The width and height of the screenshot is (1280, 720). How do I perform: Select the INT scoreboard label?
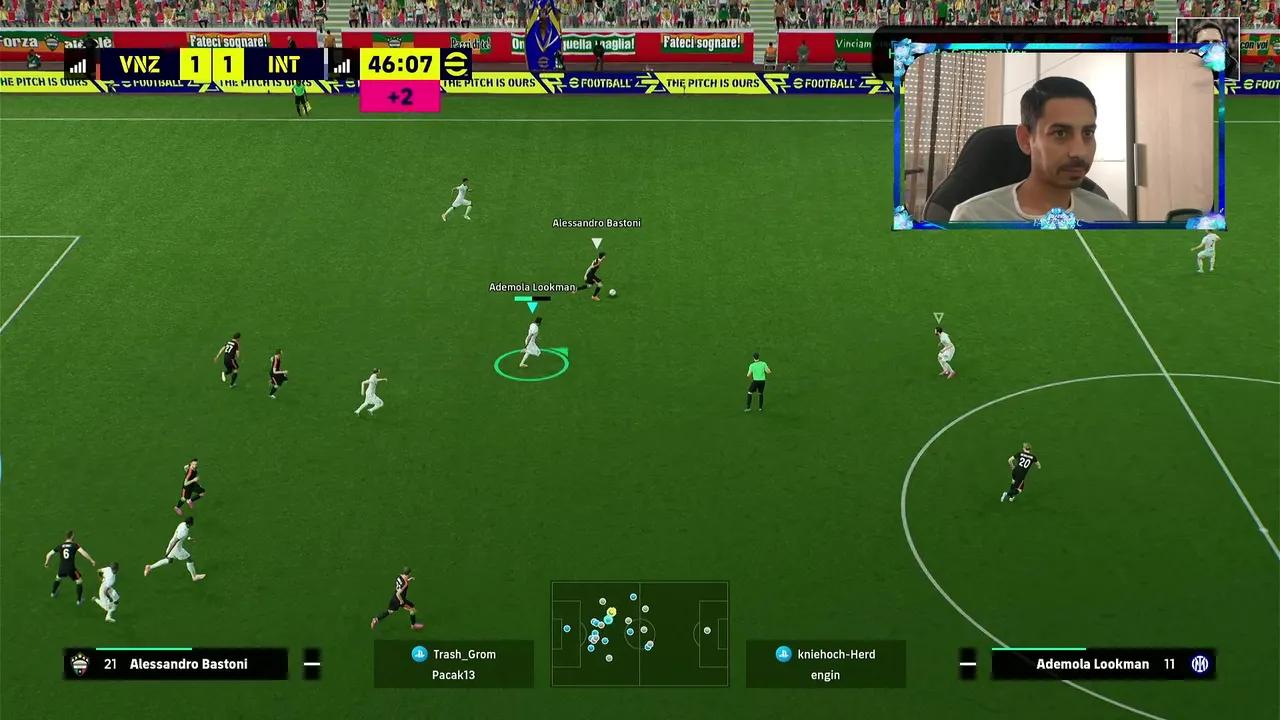tap(284, 64)
